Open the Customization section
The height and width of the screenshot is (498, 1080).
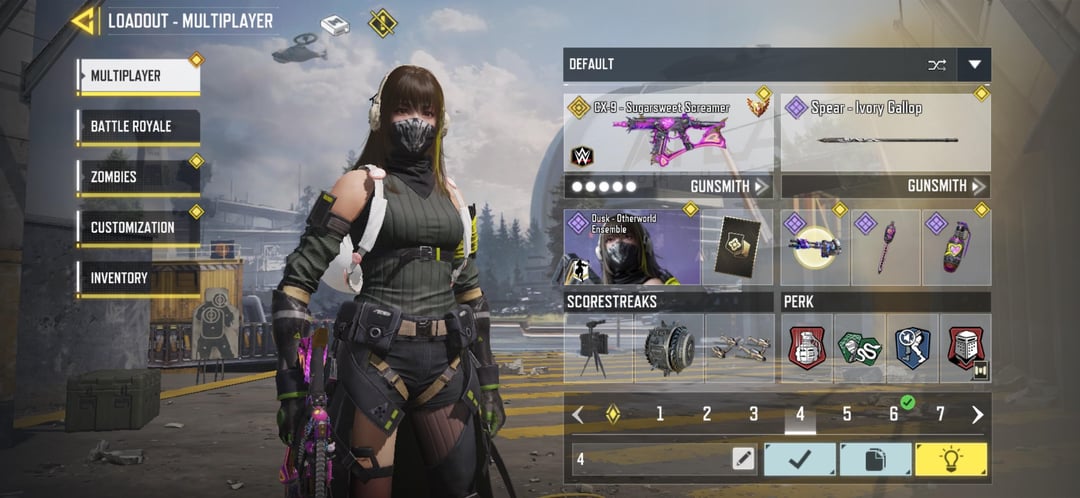coord(138,227)
